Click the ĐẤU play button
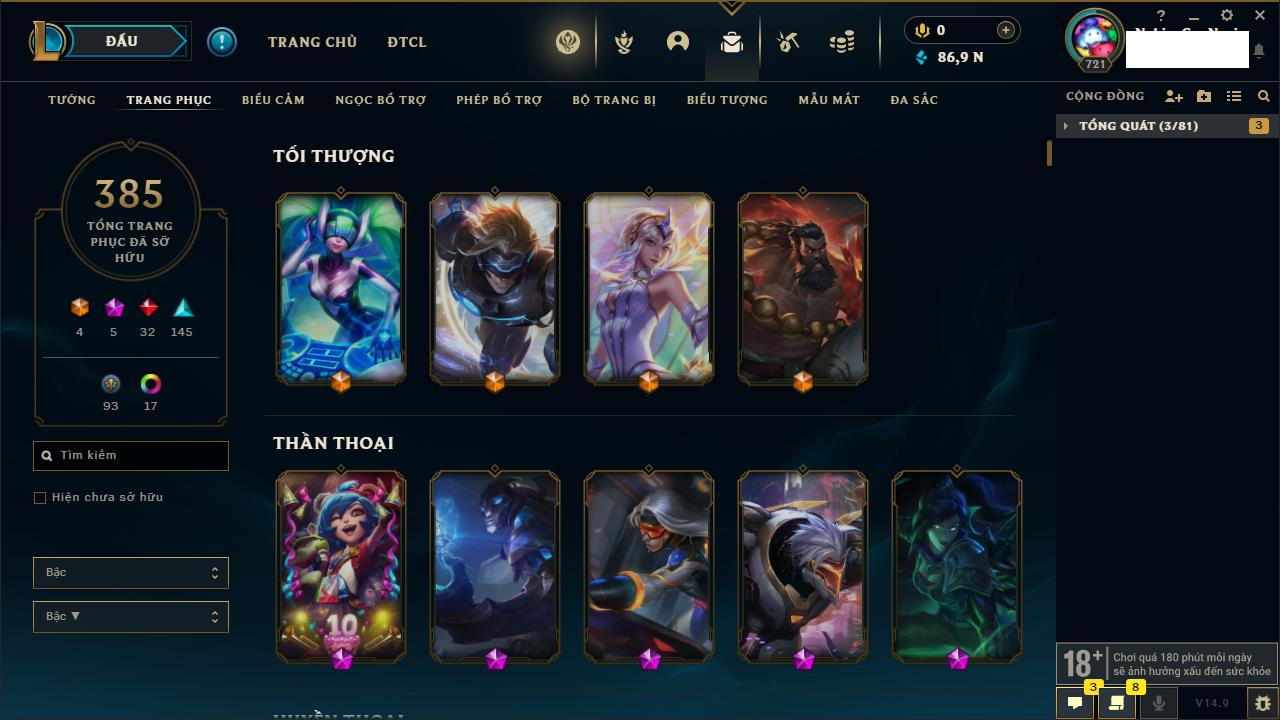This screenshot has height=720, width=1280. [122, 41]
